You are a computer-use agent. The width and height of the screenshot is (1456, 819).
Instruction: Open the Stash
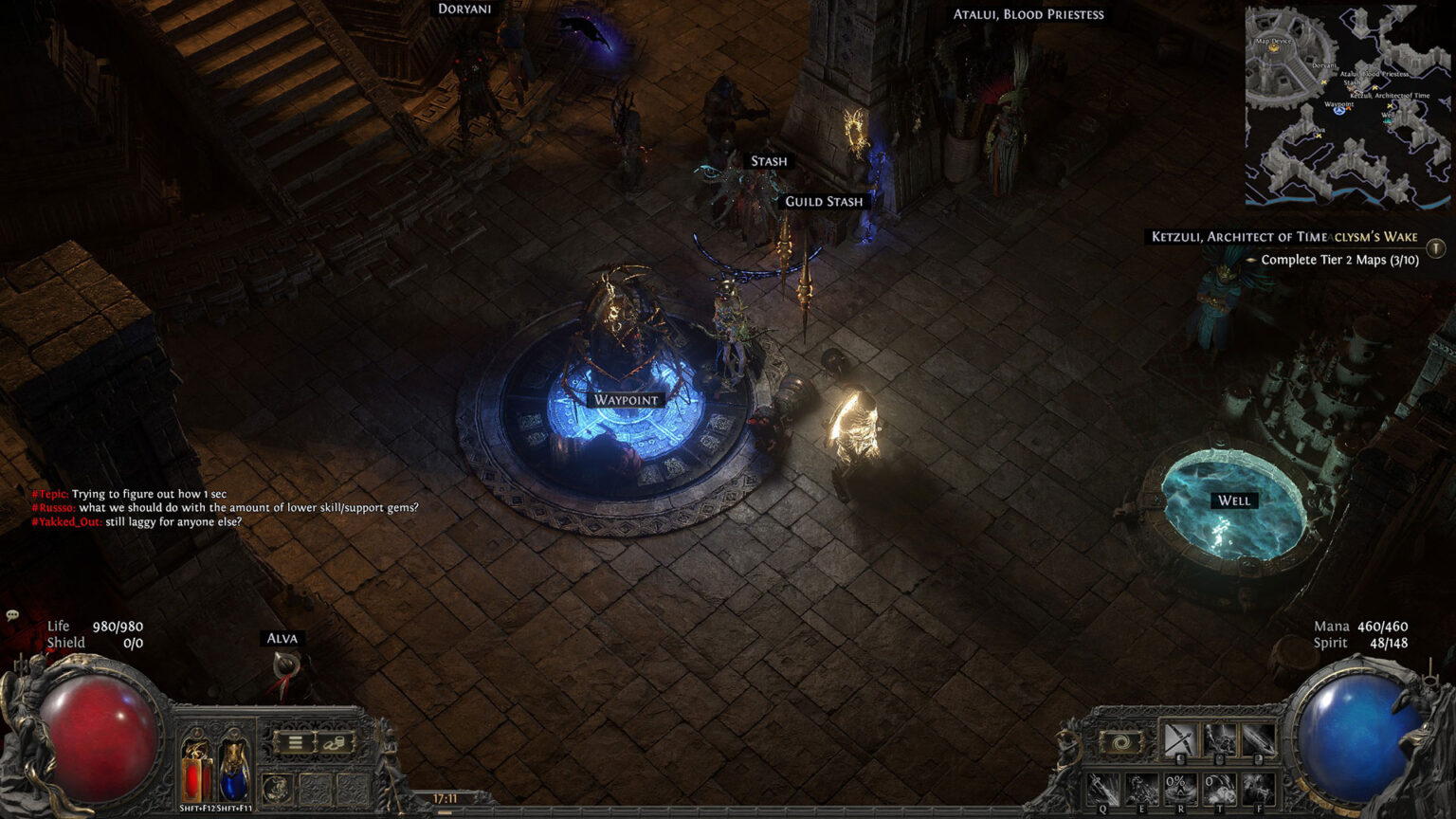[x=769, y=160]
